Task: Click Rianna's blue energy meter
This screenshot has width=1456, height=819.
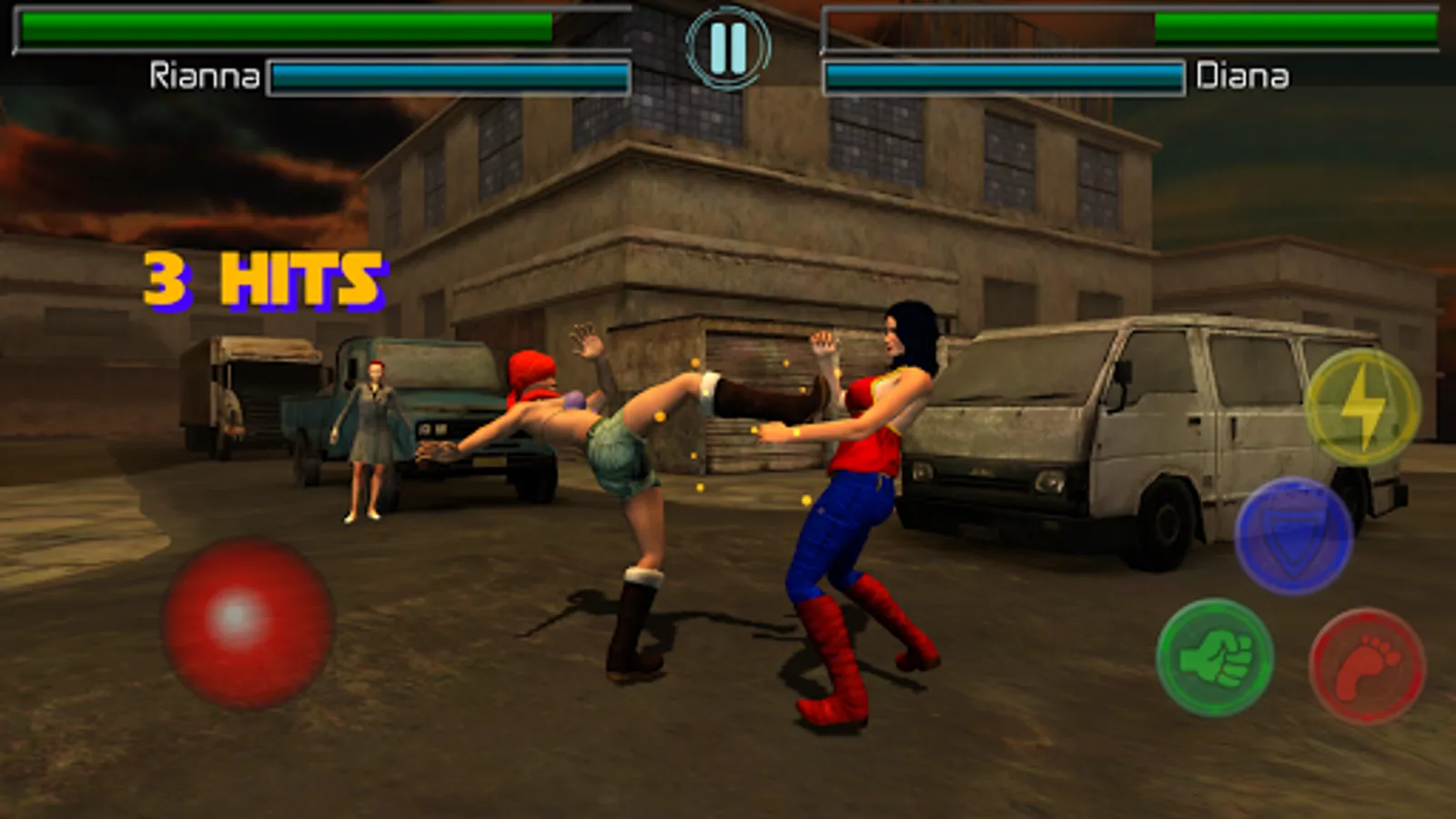Action: 450,76
